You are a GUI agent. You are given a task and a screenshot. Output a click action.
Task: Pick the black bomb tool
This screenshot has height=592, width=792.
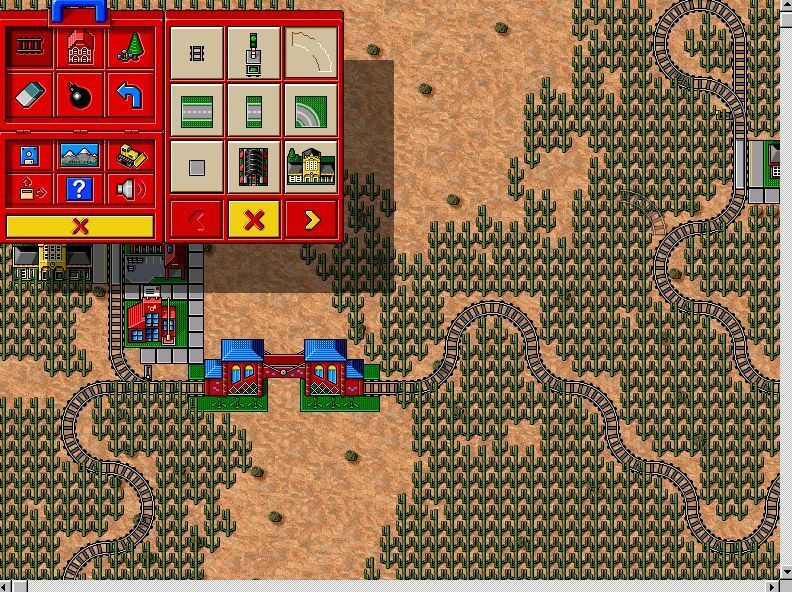(x=80, y=96)
